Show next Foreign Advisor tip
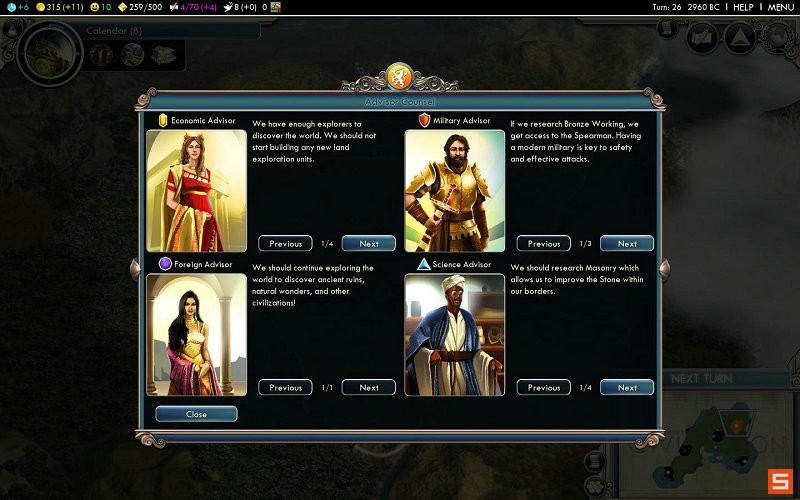Image resolution: width=800 pixels, height=500 pixels. coord(368,387)
